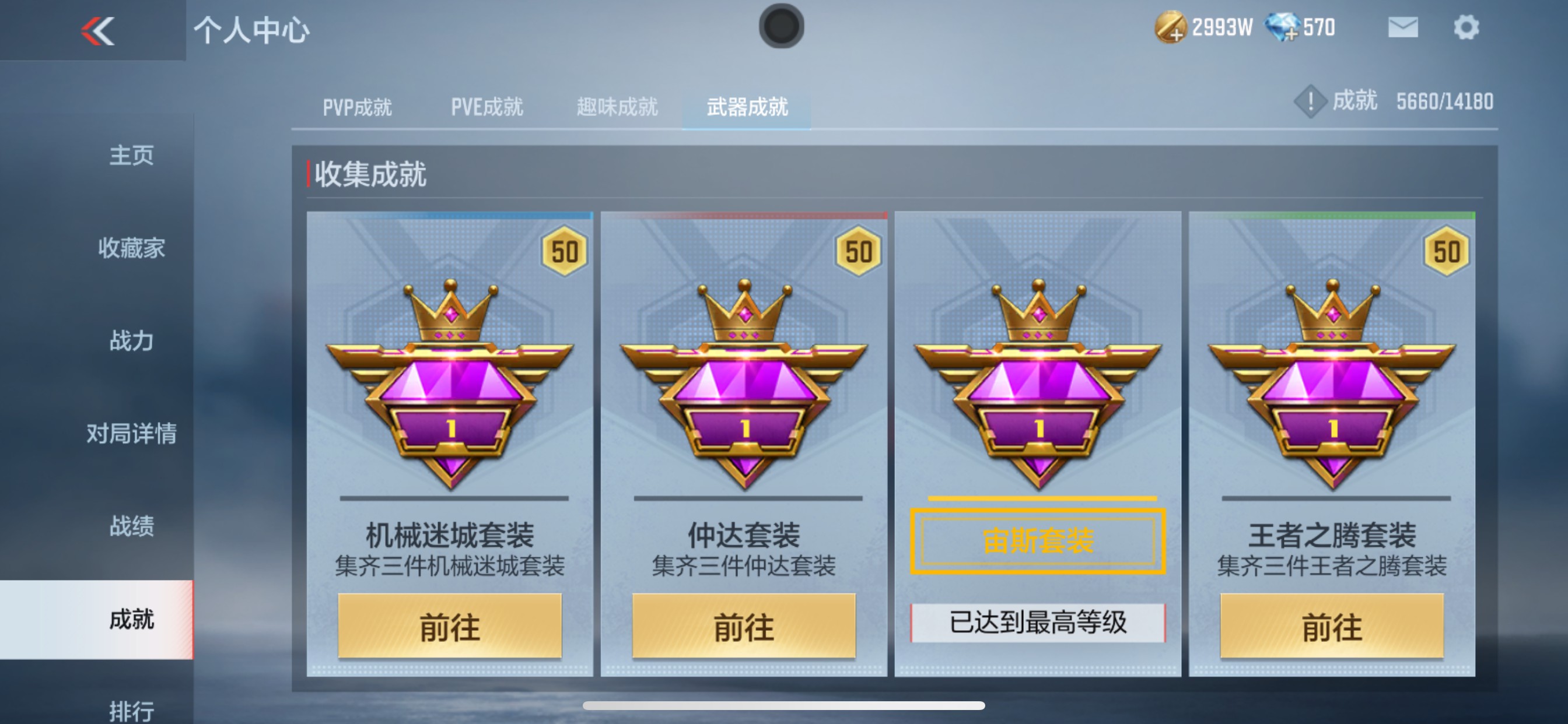Tap the diamond currency icon
This screenshot has width=1568, height=724.
click(x=1286, y=28)
